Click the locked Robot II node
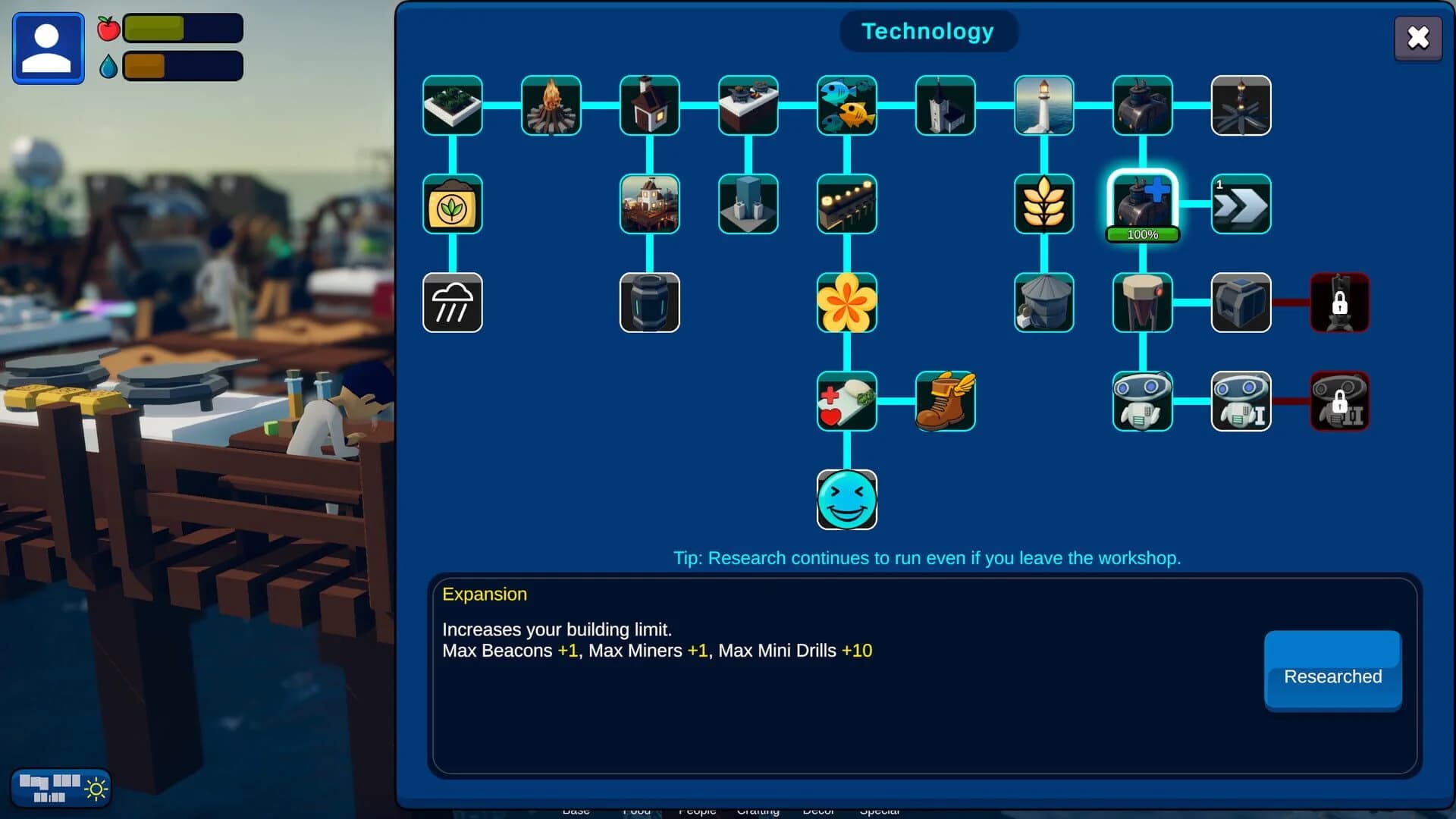This screenshot has width=1456, height=819. point(1340,402)
